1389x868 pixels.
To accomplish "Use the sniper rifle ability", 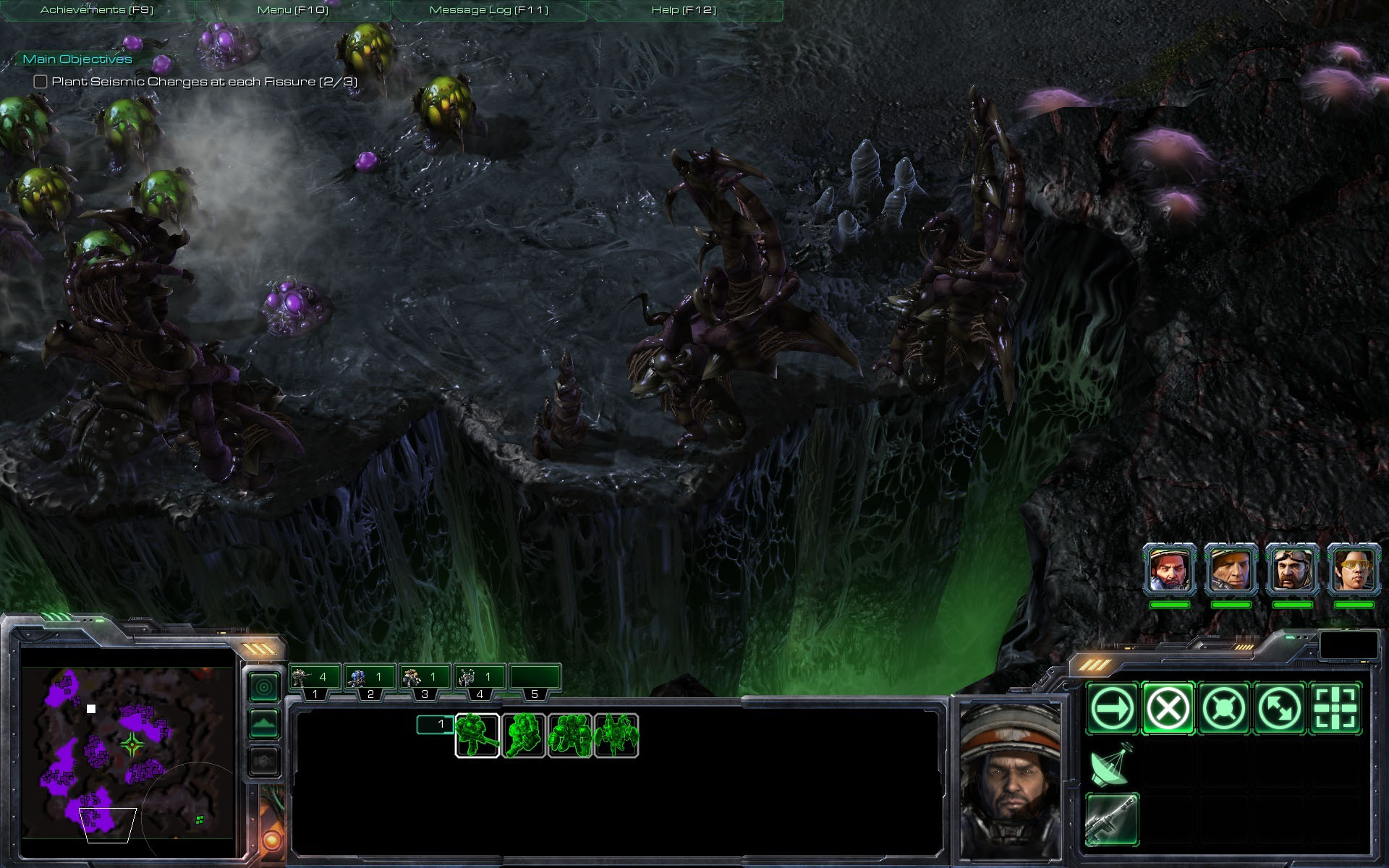I will (x=1111, y=820).
